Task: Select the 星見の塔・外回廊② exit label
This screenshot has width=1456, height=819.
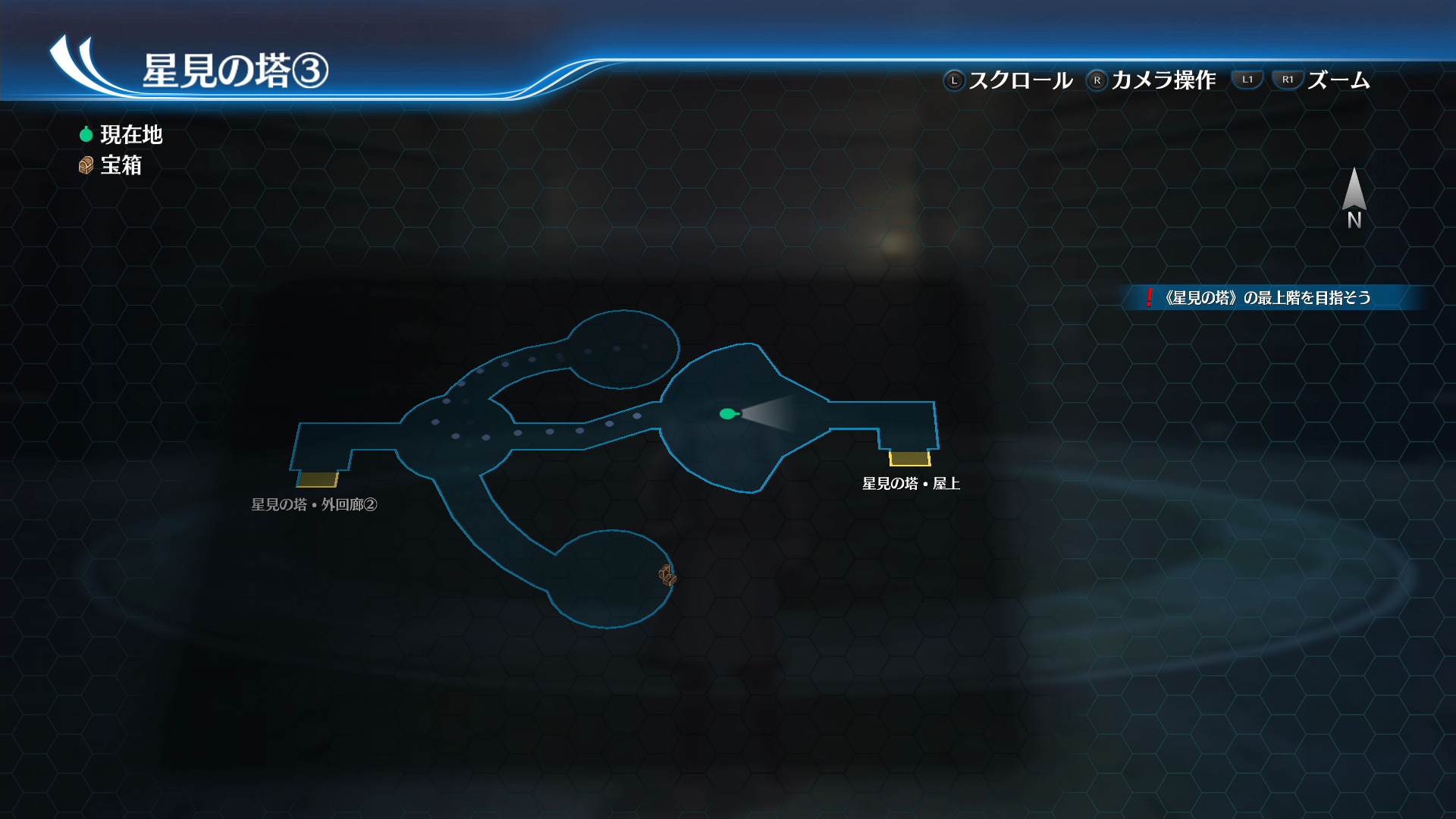Action: pos(314,505)
